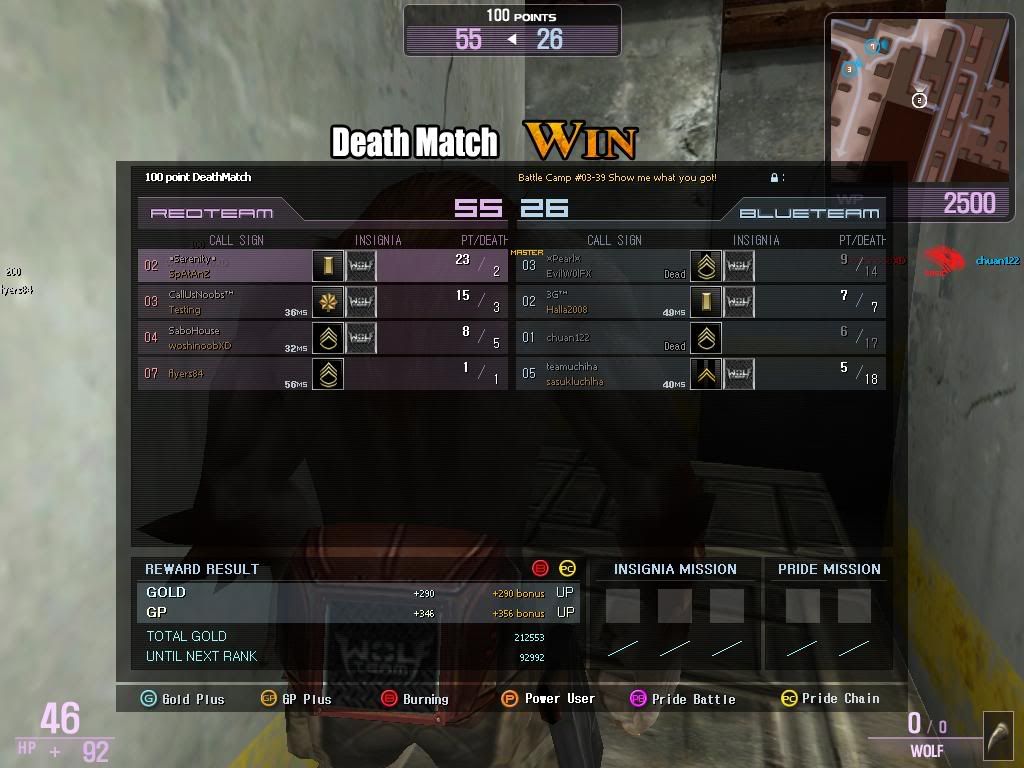Screen dimensions: 1024x768
Task: Choose the Halla2008 player row
Action: pyautogui.click(x=700, y=302)
